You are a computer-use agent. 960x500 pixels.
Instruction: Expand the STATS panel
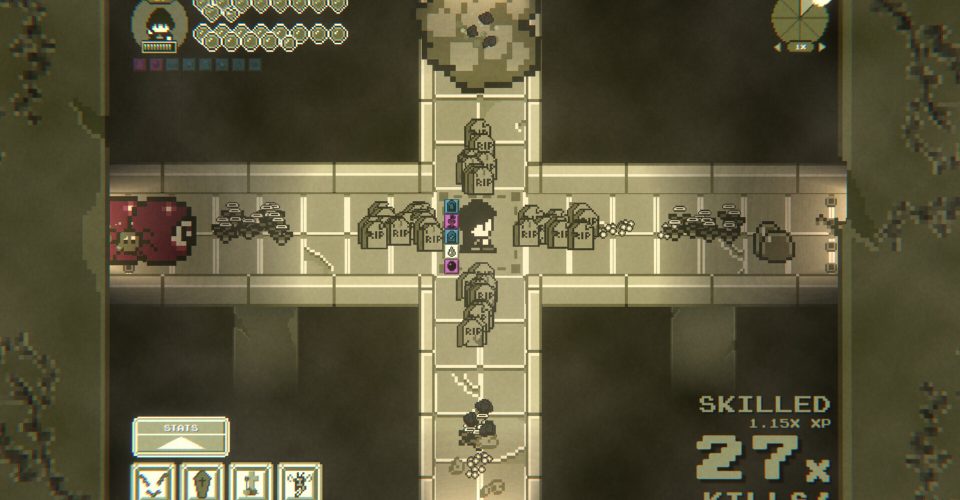(x=181, y=437)
